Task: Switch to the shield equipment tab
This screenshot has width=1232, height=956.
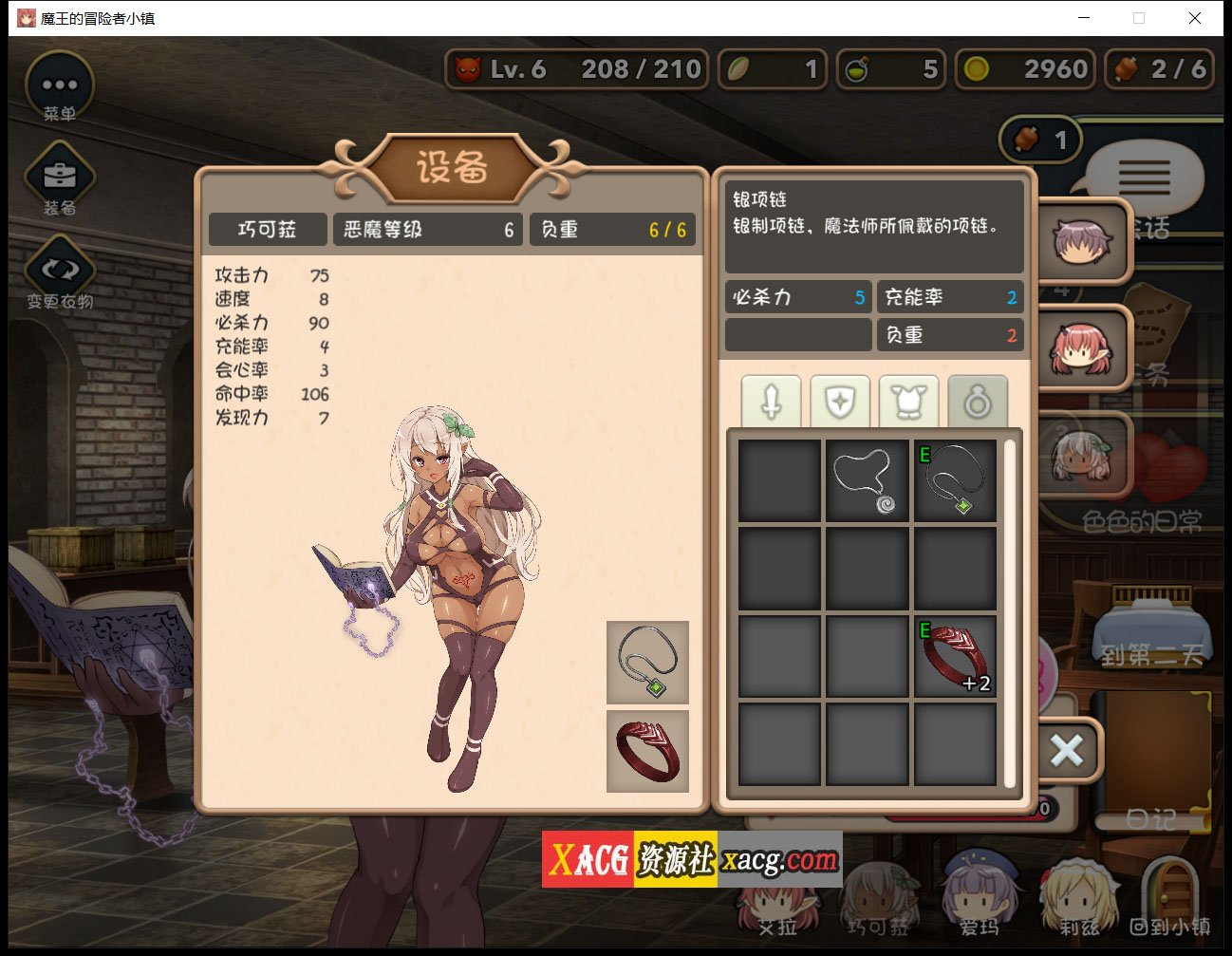Action: point(840,400)
